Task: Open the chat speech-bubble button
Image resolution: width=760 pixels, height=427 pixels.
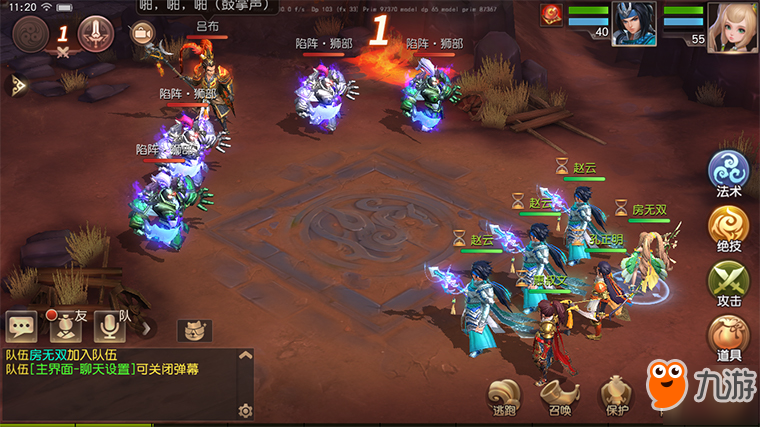Action: pyautogui.click(x=21, y=325)
